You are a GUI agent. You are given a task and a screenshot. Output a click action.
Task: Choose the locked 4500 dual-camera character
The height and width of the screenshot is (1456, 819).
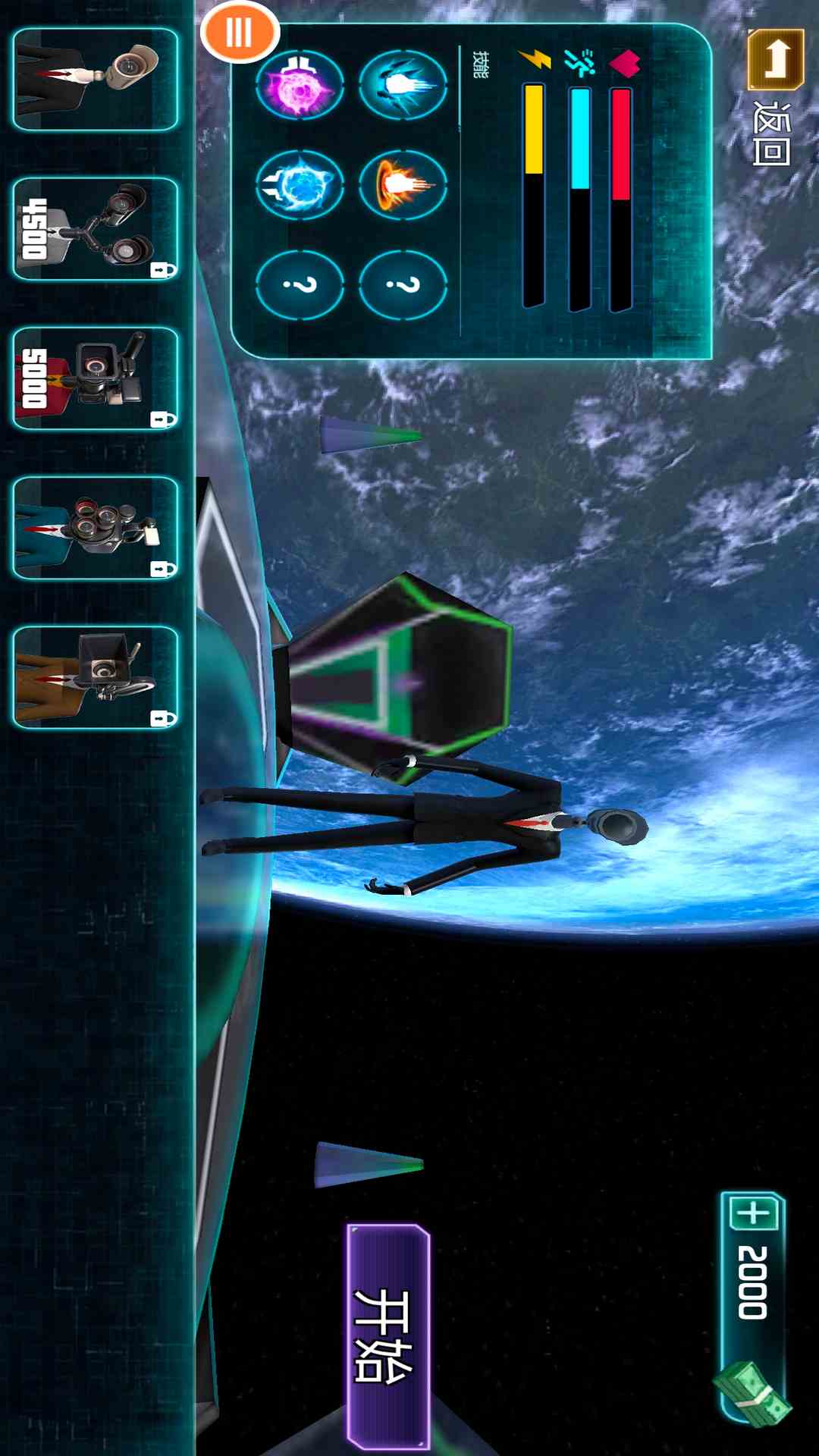(96, 229)
